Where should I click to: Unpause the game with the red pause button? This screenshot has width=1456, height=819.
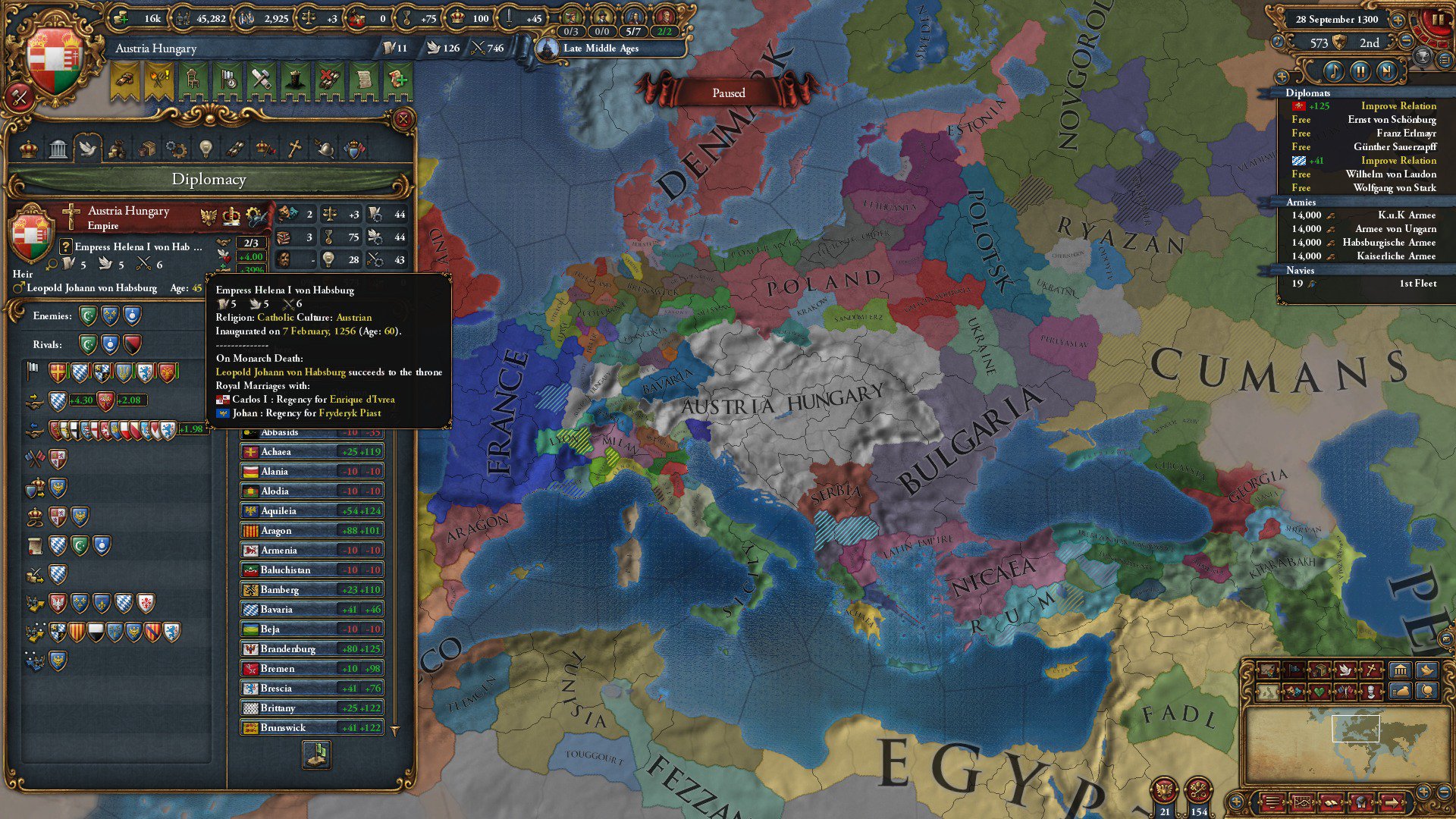[x=1440, y=20]
